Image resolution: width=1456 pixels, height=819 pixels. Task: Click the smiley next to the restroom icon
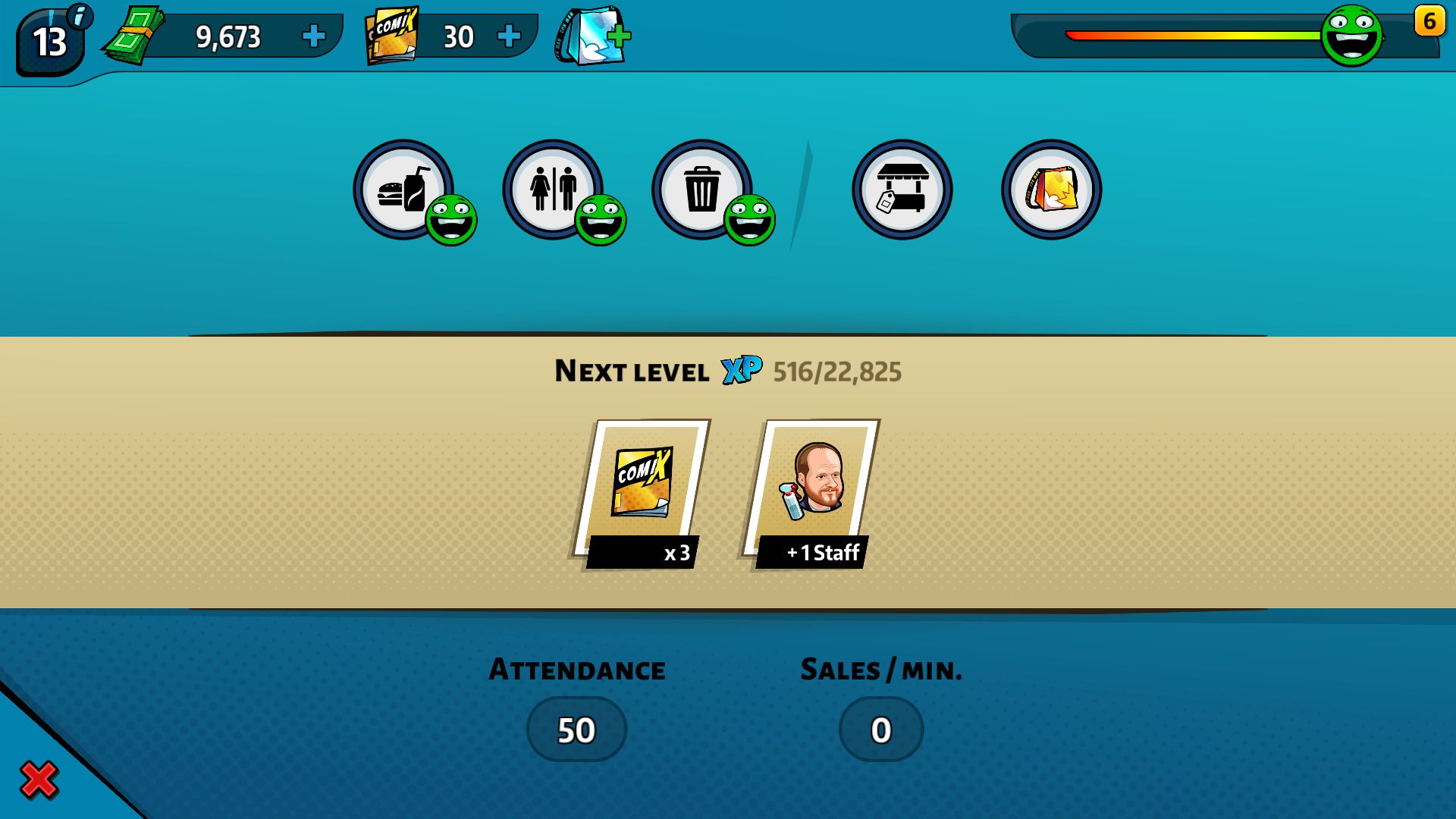coord(601,220)
